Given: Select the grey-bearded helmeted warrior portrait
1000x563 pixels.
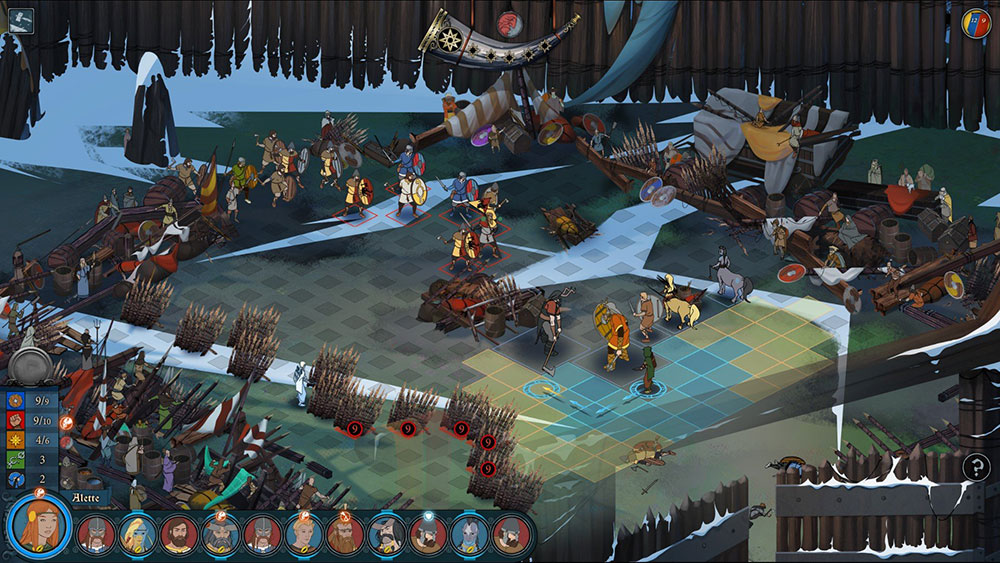Looking at the screenshot, I should tap(221, 535).
